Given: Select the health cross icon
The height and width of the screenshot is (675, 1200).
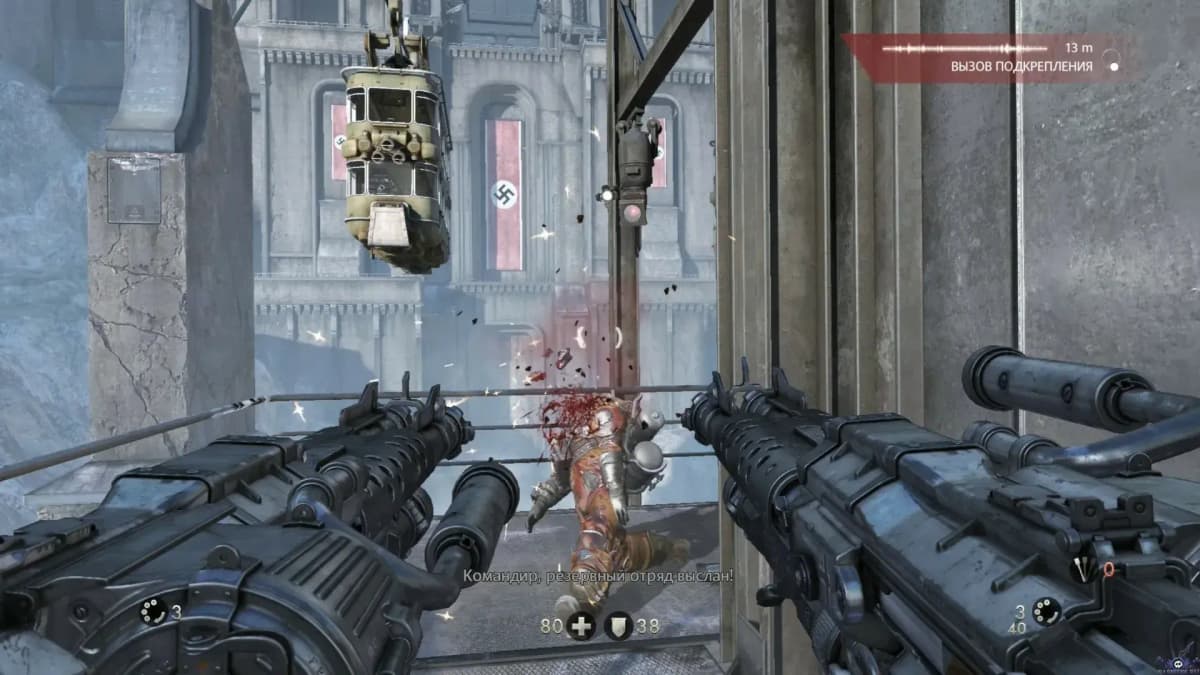Looking at the screenshot, I should coord(580,626).
